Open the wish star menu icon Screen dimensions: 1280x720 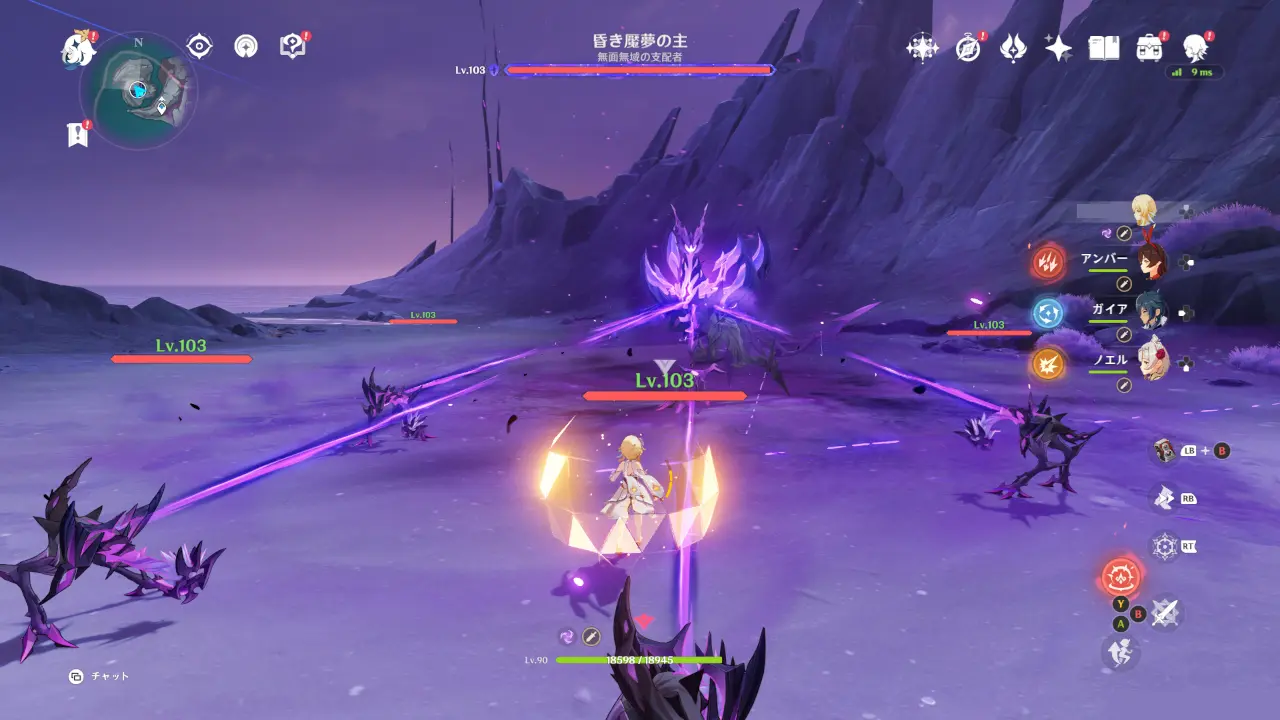(920, 47)
